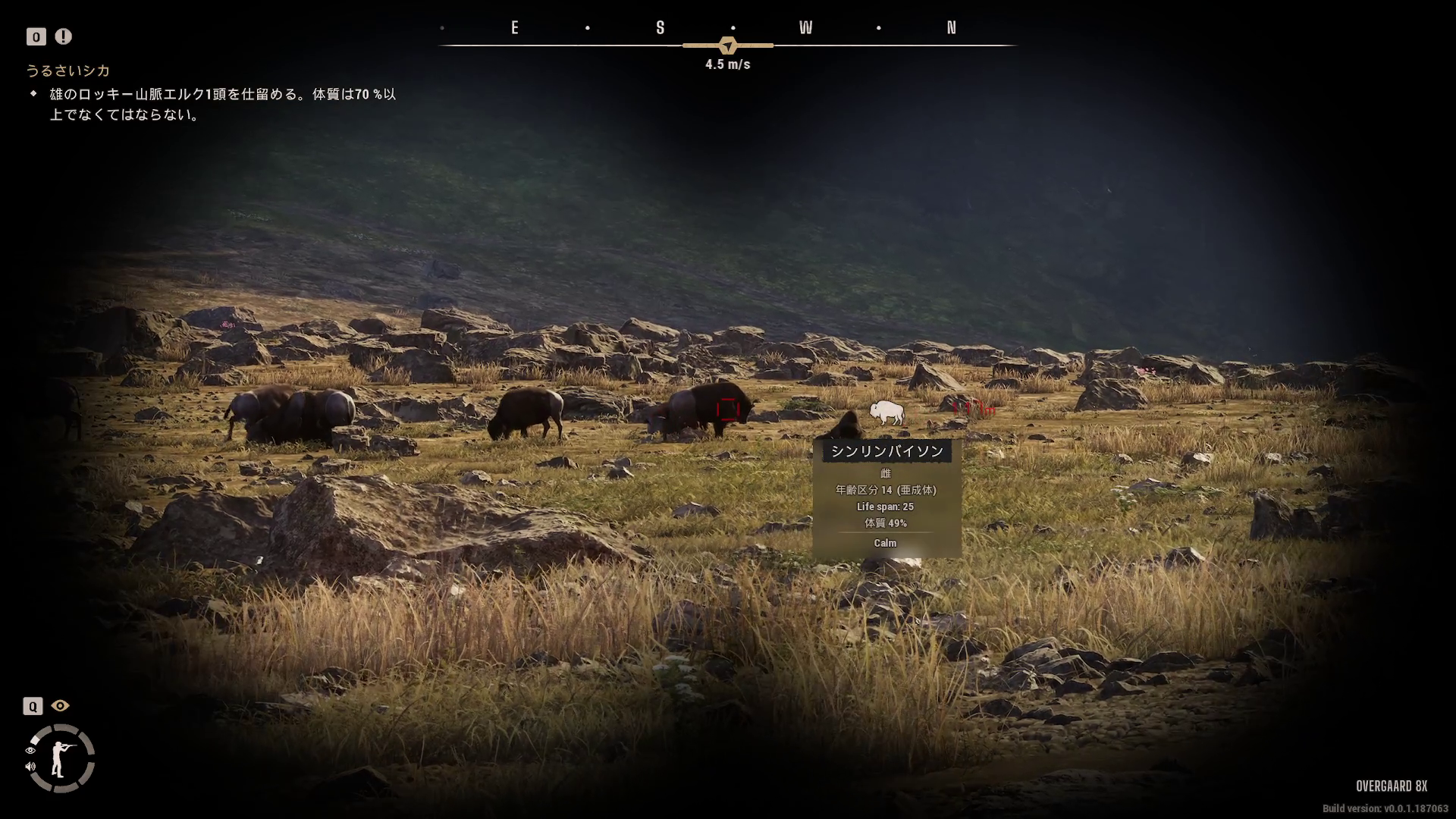Expand the うるさいシカ mission entry
This screenshot has height=819, width=1456.
pos(67,70)
